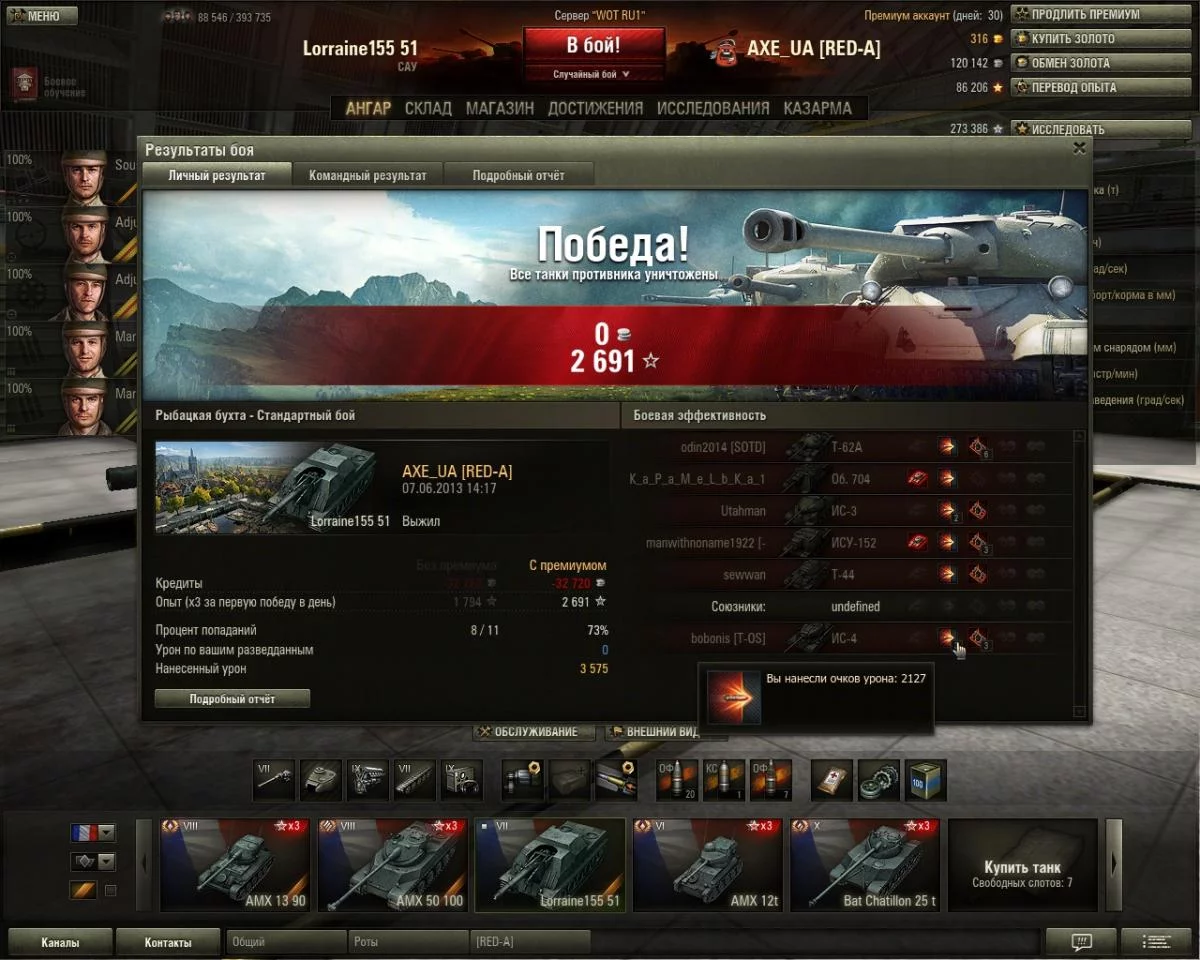This screenshot has width=1200, height=960.
Task: Open the Контакты list
Action: click(167, 942)
